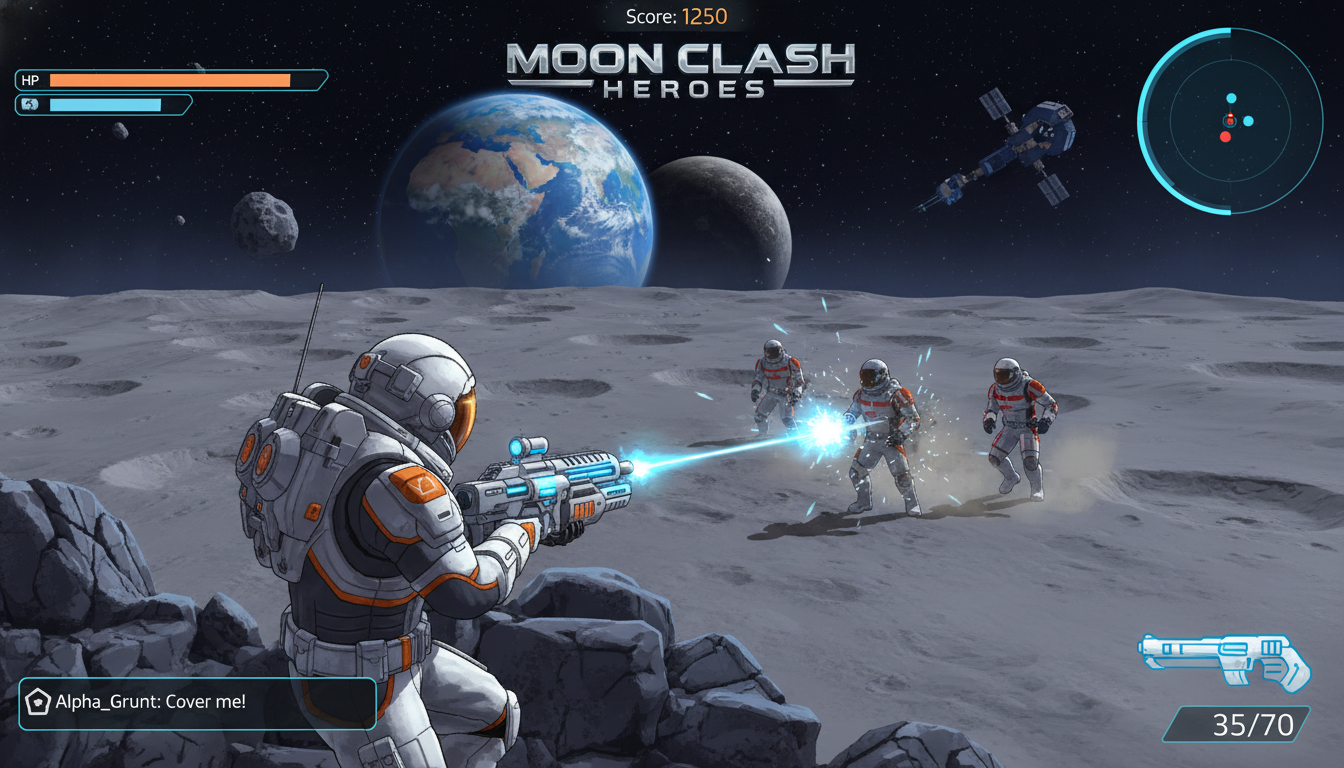
Task: Select the weapon icon in bottom-right HUD
Action: [1225, 662]
